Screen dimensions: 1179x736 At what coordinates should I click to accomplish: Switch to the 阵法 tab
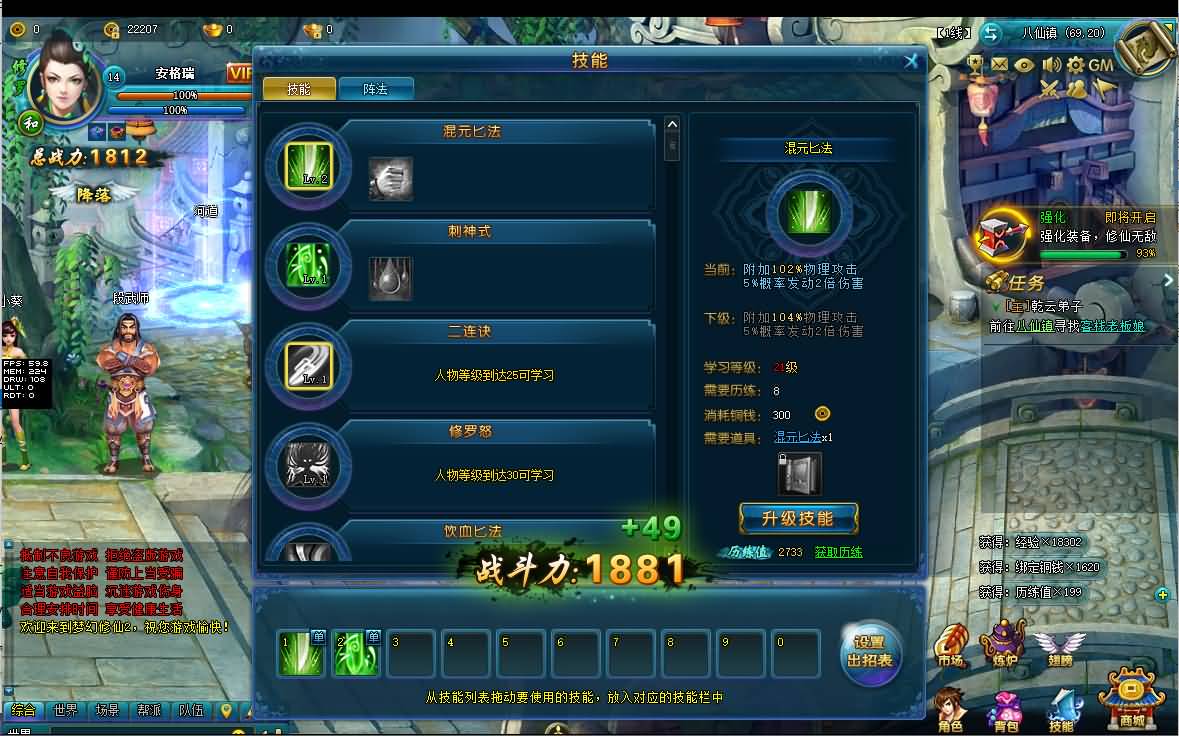(x=375, y=89)
